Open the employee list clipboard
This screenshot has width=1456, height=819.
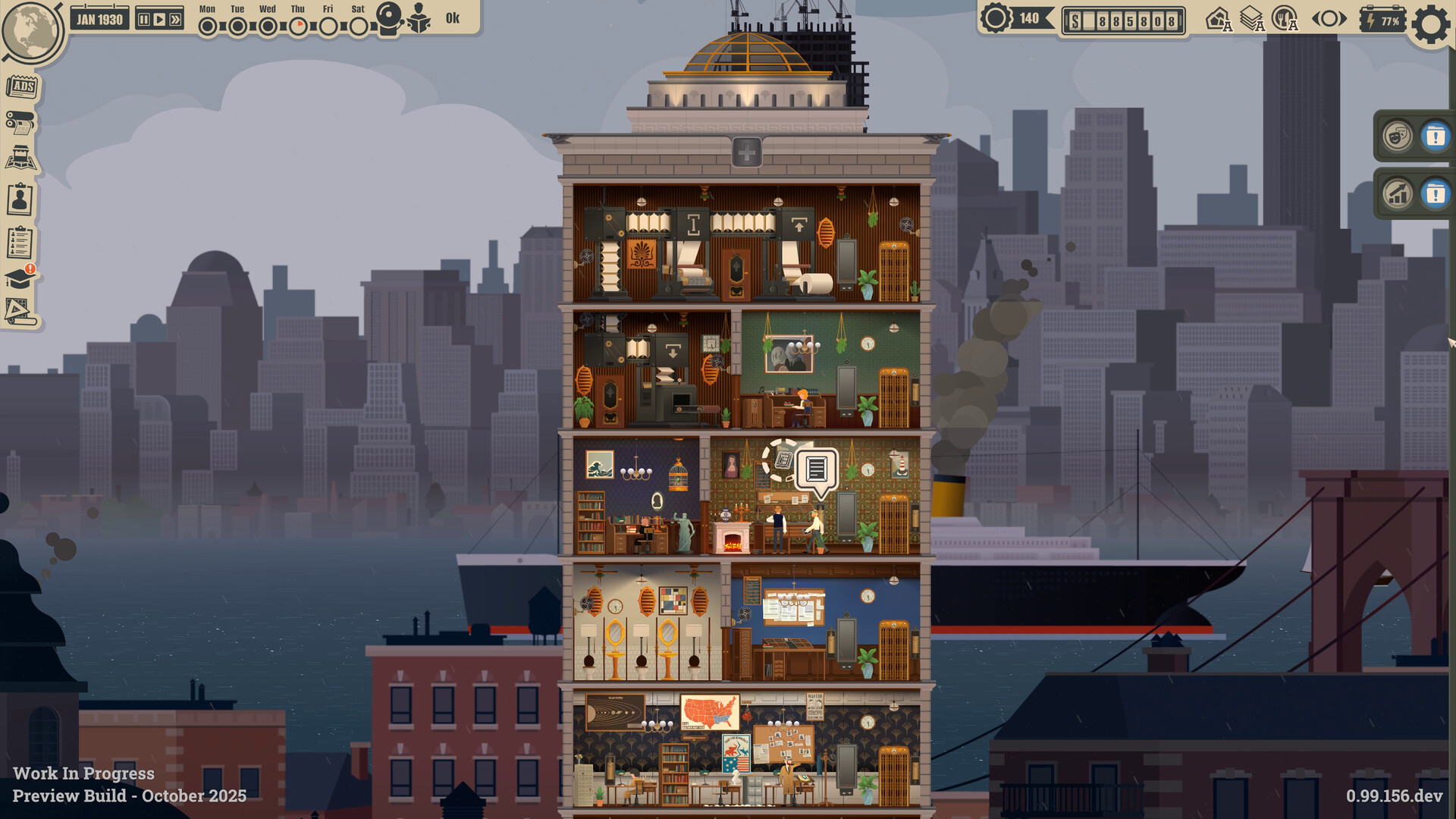coord(20,243)
